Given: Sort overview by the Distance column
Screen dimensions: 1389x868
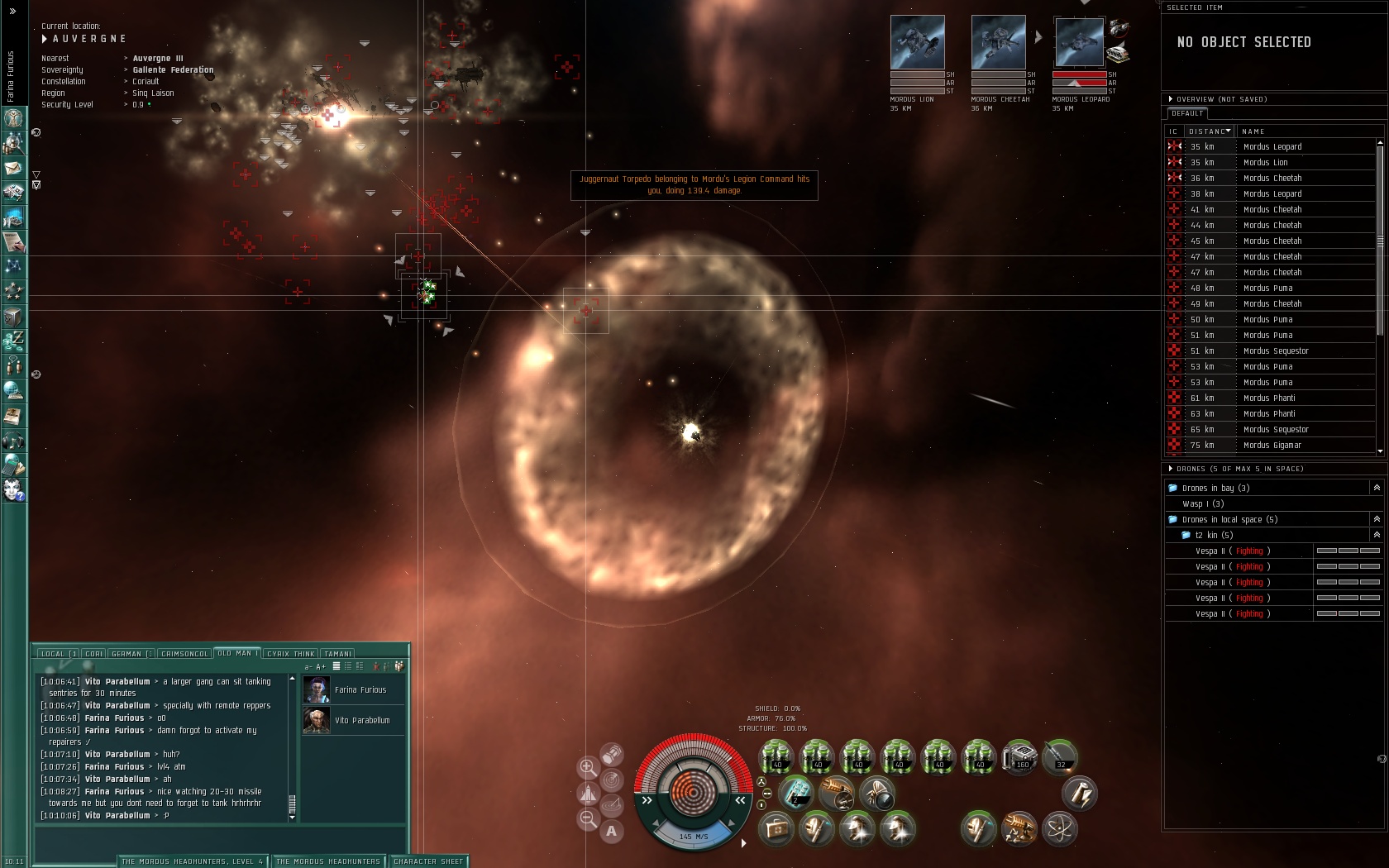Looking at the screenshot, I should tap(1209, 131).
